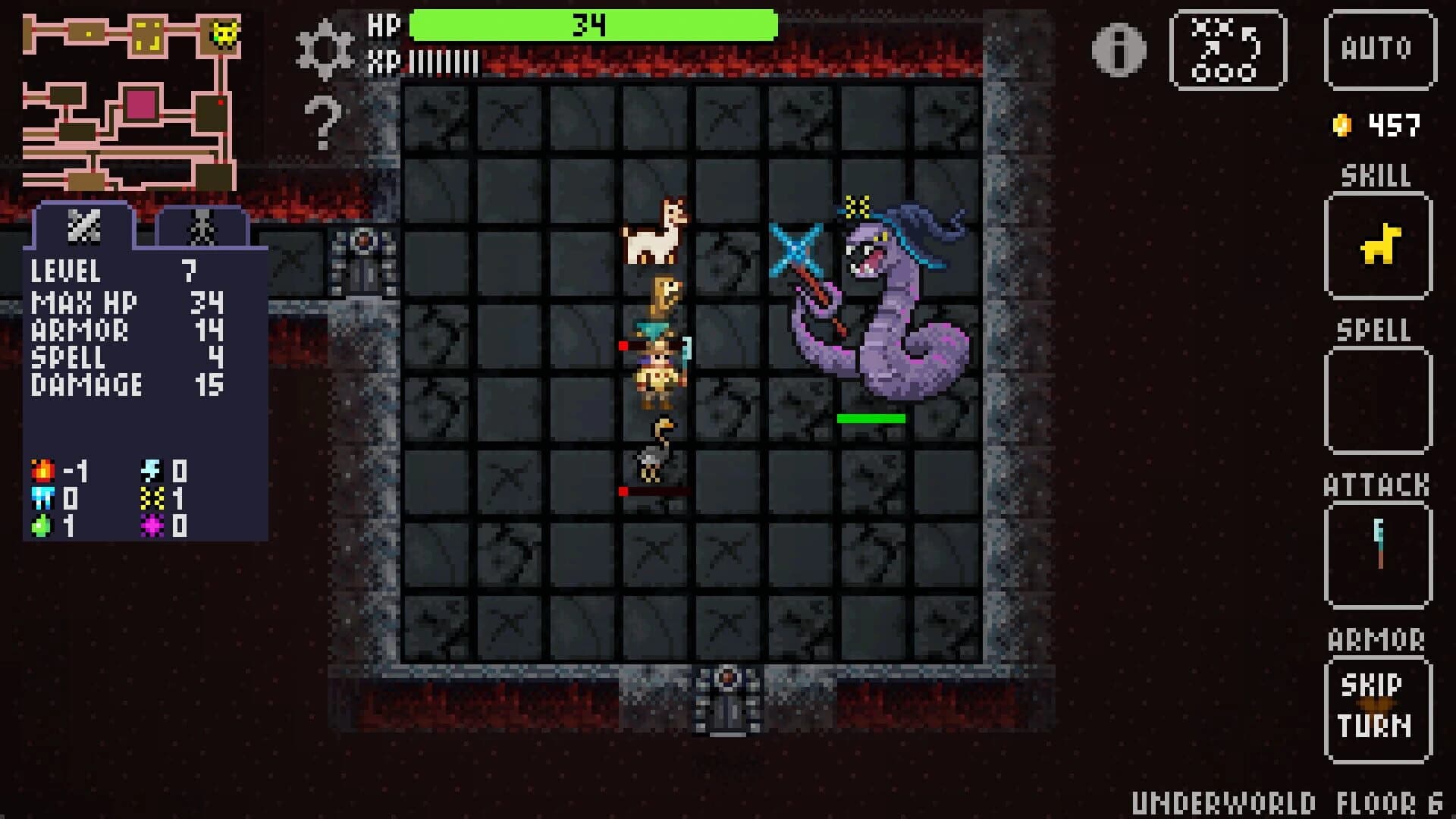This screenshot has width=1456, height=819.
Task: Click the green HP bar
Action: coord(591,24)
